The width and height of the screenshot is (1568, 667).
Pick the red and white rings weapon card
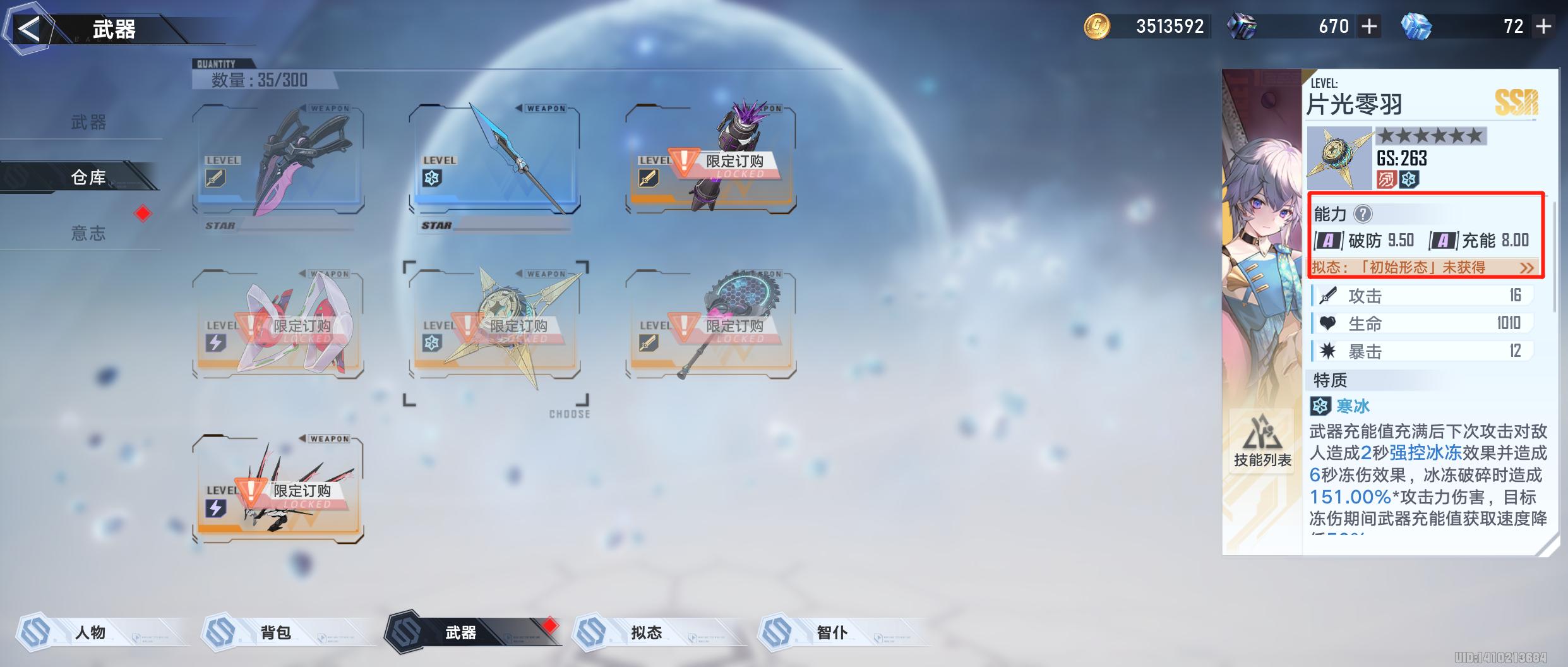(x=278, y=325)
